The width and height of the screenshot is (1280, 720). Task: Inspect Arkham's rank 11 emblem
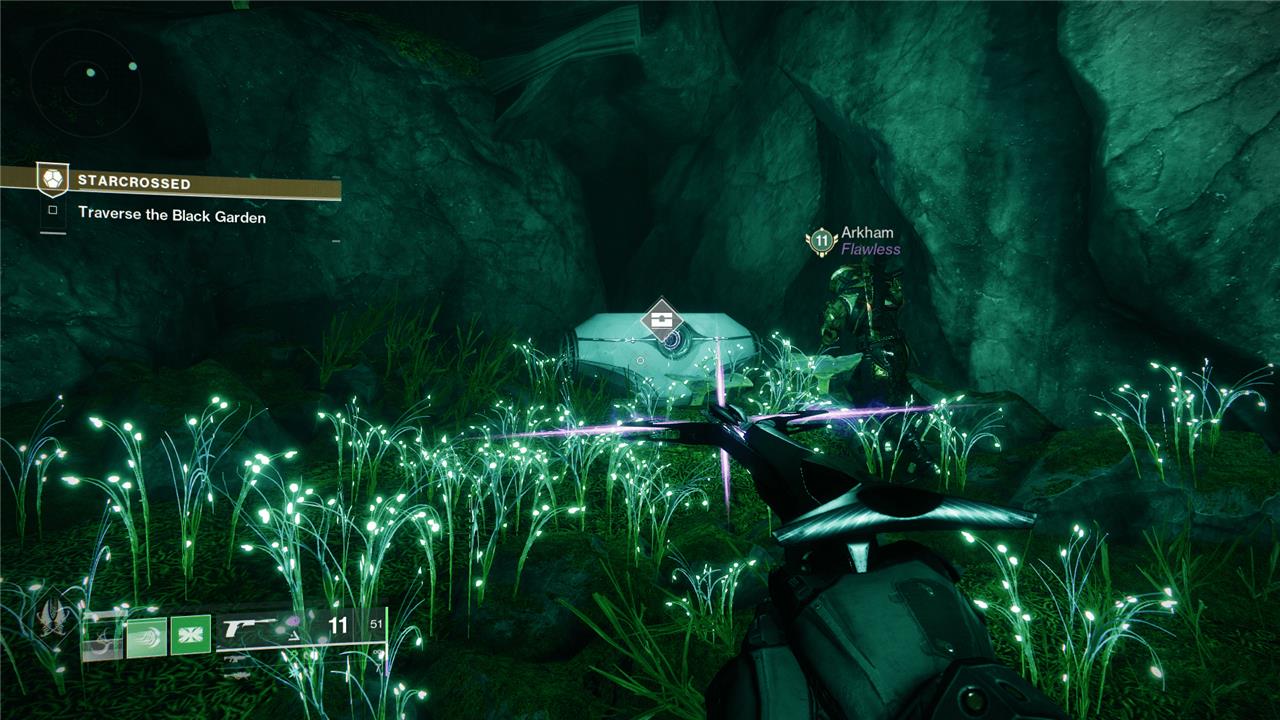tap(821, 241)
